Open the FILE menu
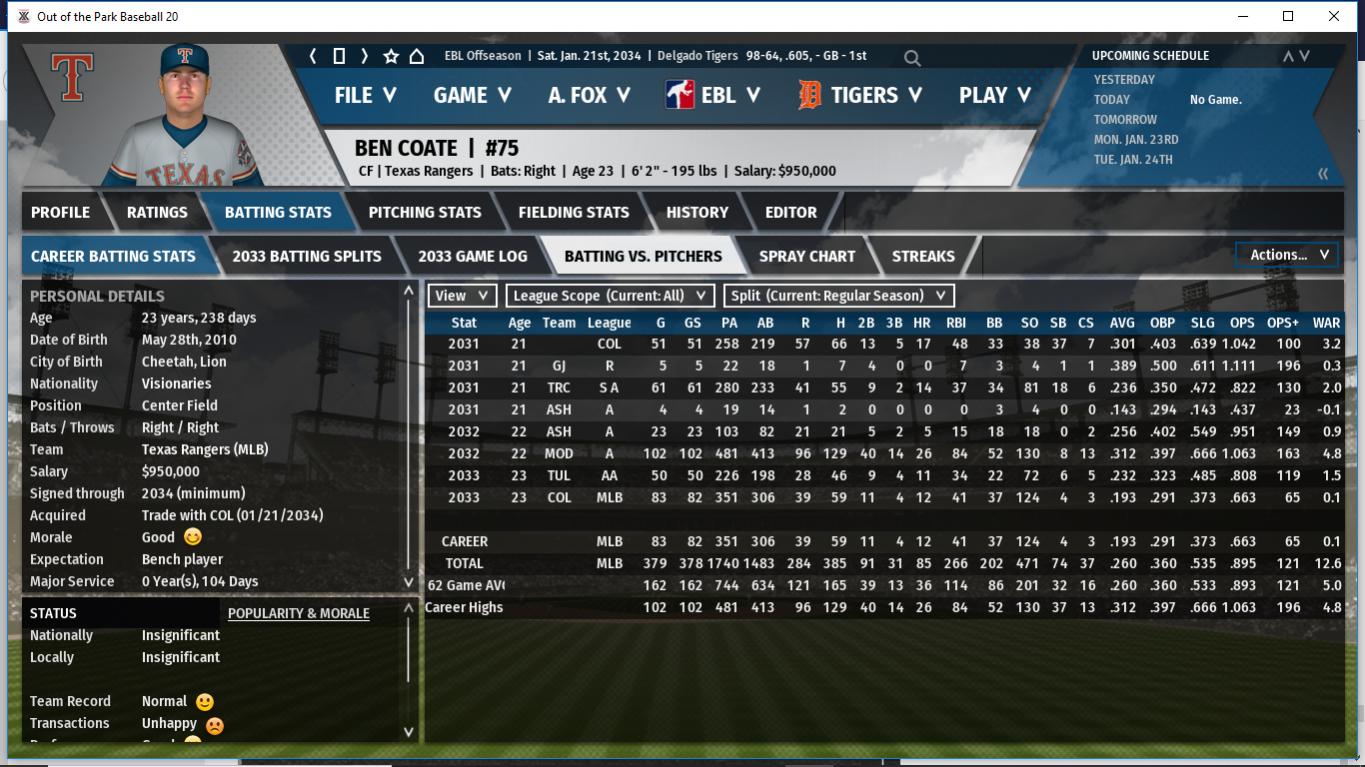The image size is (1365, 767). coord(365,95)
